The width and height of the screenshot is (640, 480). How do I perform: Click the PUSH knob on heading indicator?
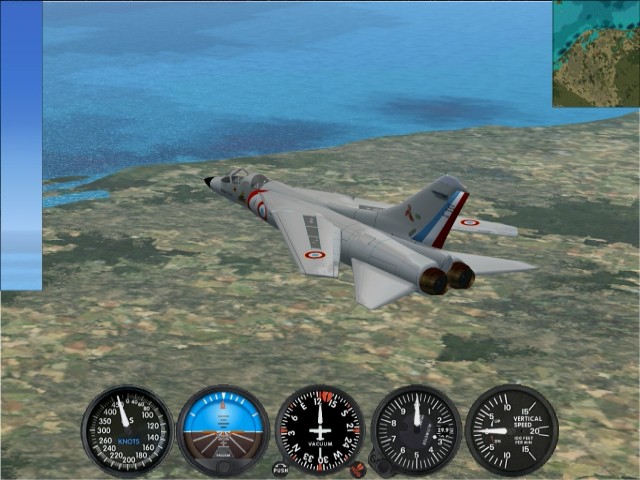click(x=281, y=468)
